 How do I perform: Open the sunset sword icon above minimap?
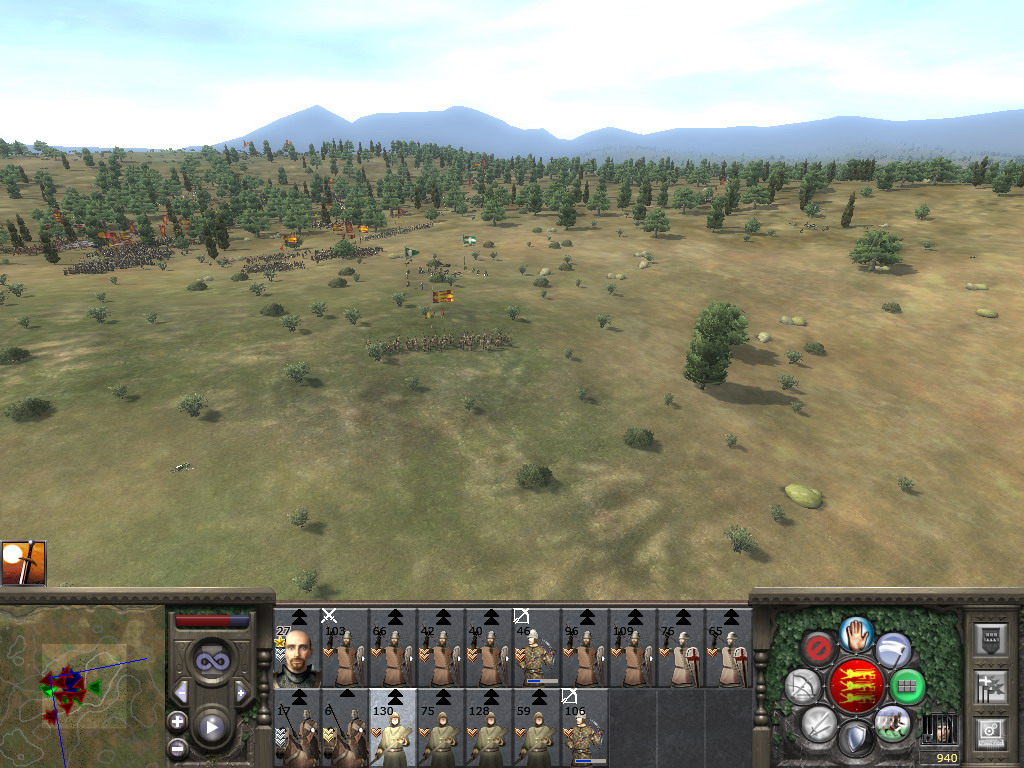tap(23, 563)
